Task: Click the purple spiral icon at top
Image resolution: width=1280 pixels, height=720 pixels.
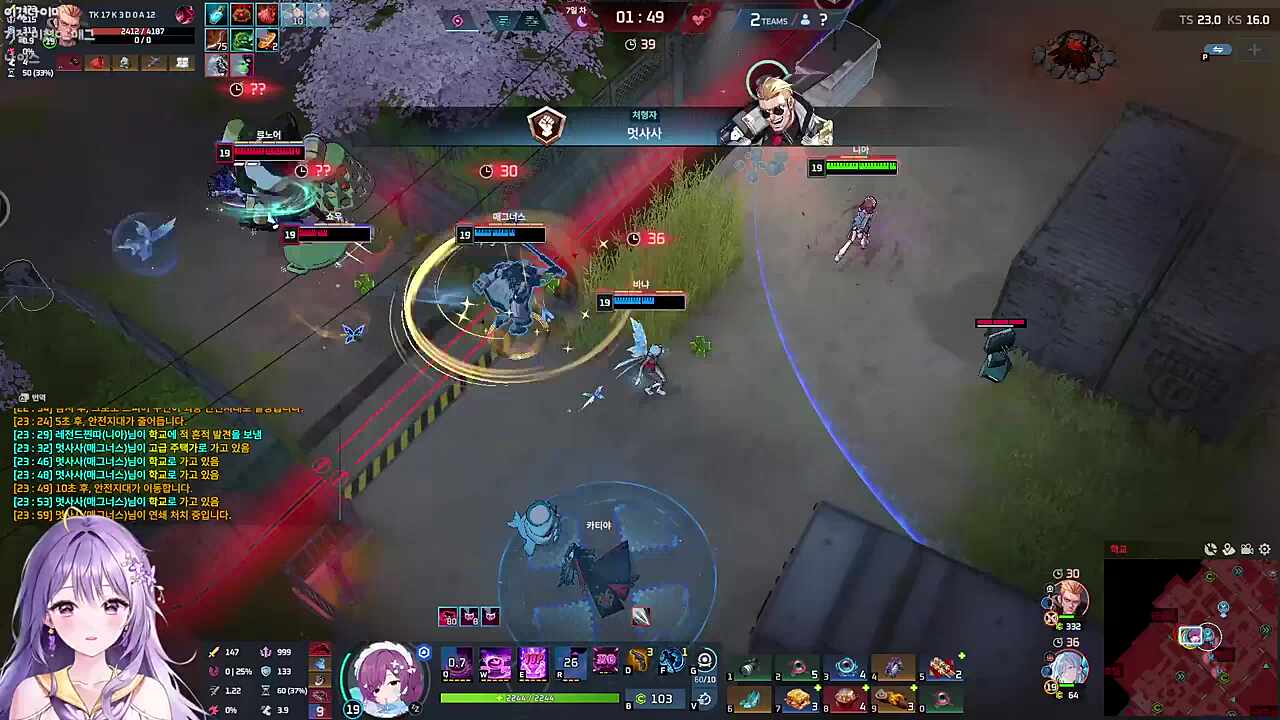Action: pyautogui.click(x=458, y=20)
